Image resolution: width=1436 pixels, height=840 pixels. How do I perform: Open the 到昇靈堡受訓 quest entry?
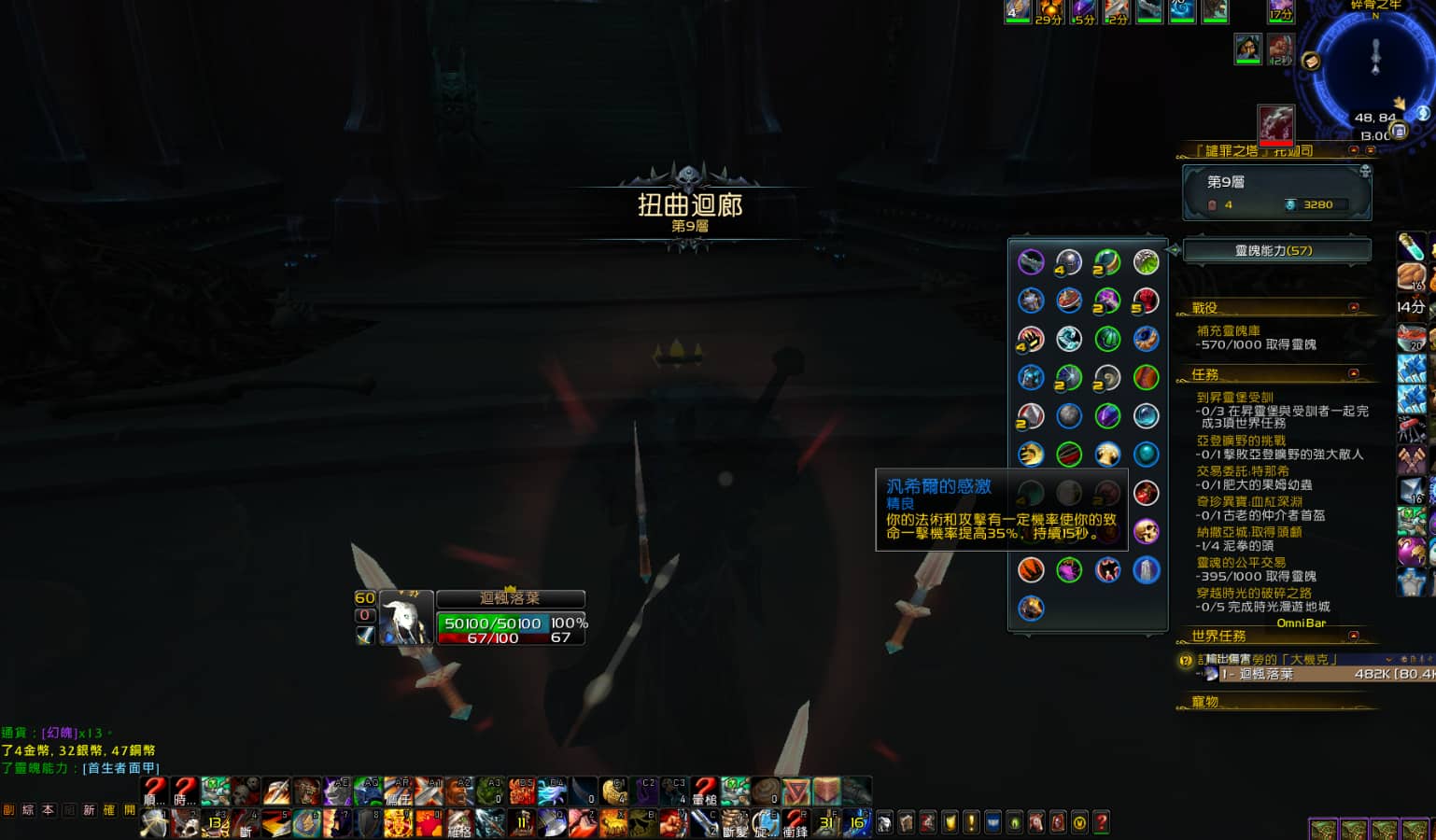[x=1234, y=397]
